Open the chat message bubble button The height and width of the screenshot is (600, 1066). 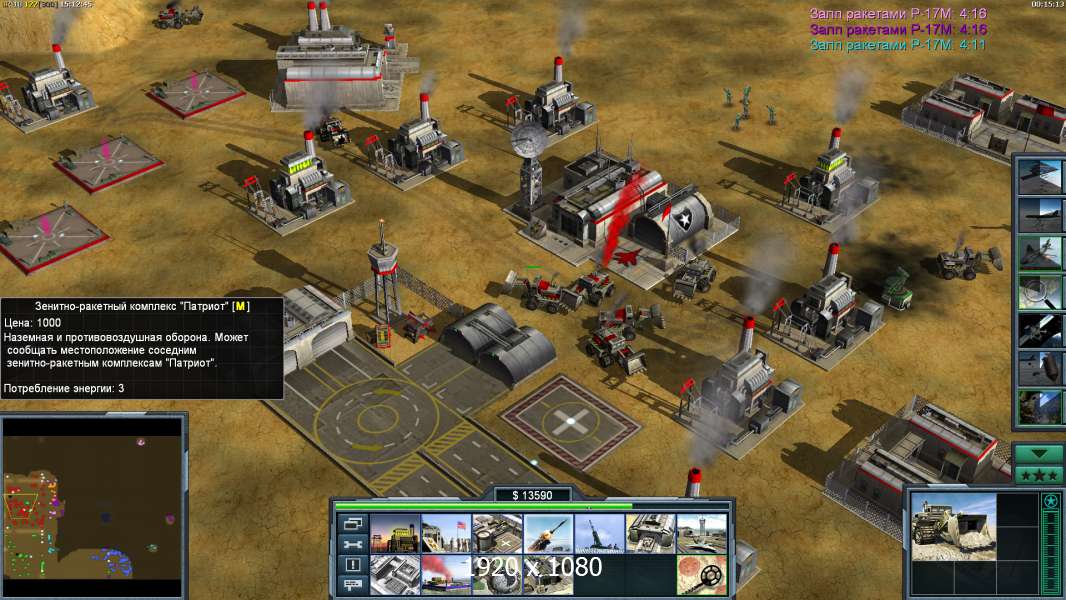(353, 585)
